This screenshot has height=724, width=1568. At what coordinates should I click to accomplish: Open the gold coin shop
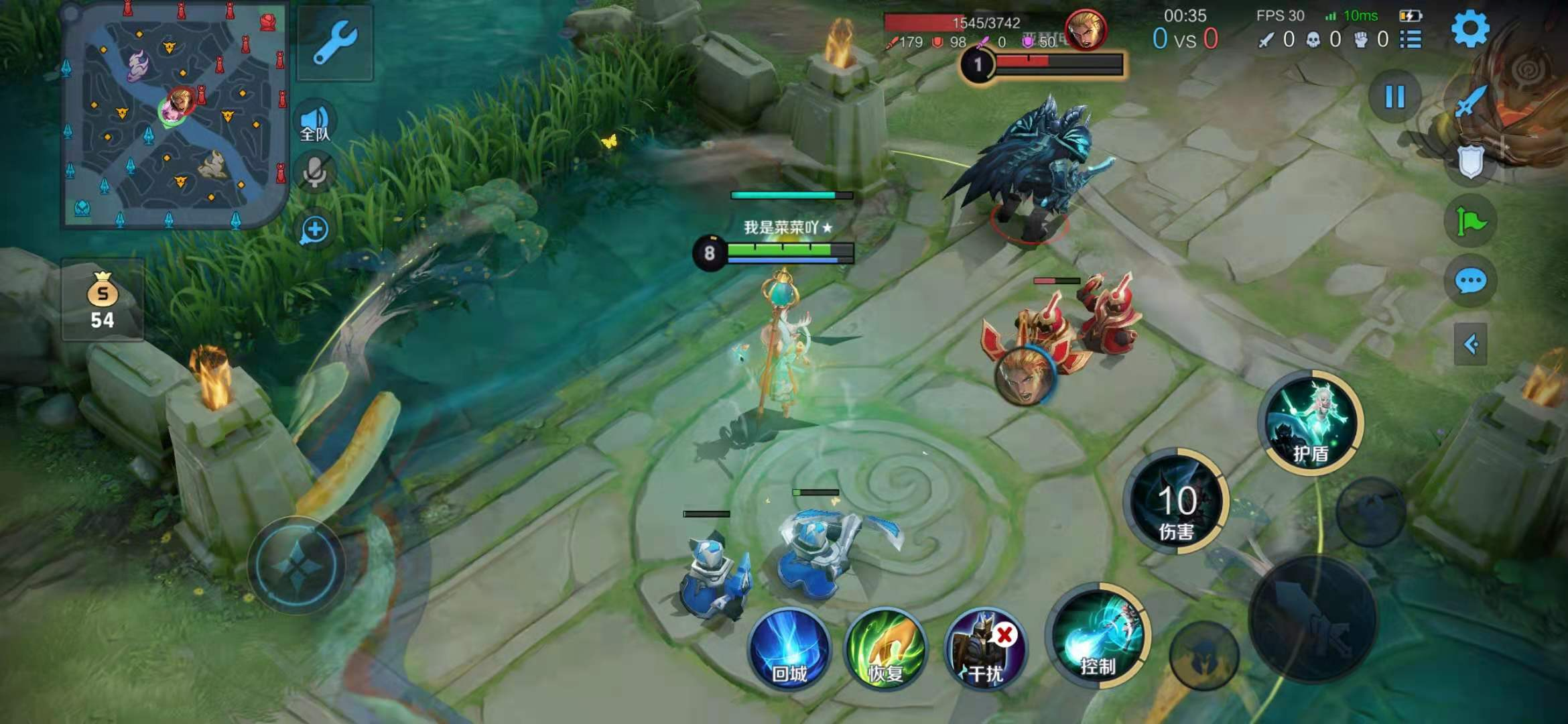click(103, 300)
